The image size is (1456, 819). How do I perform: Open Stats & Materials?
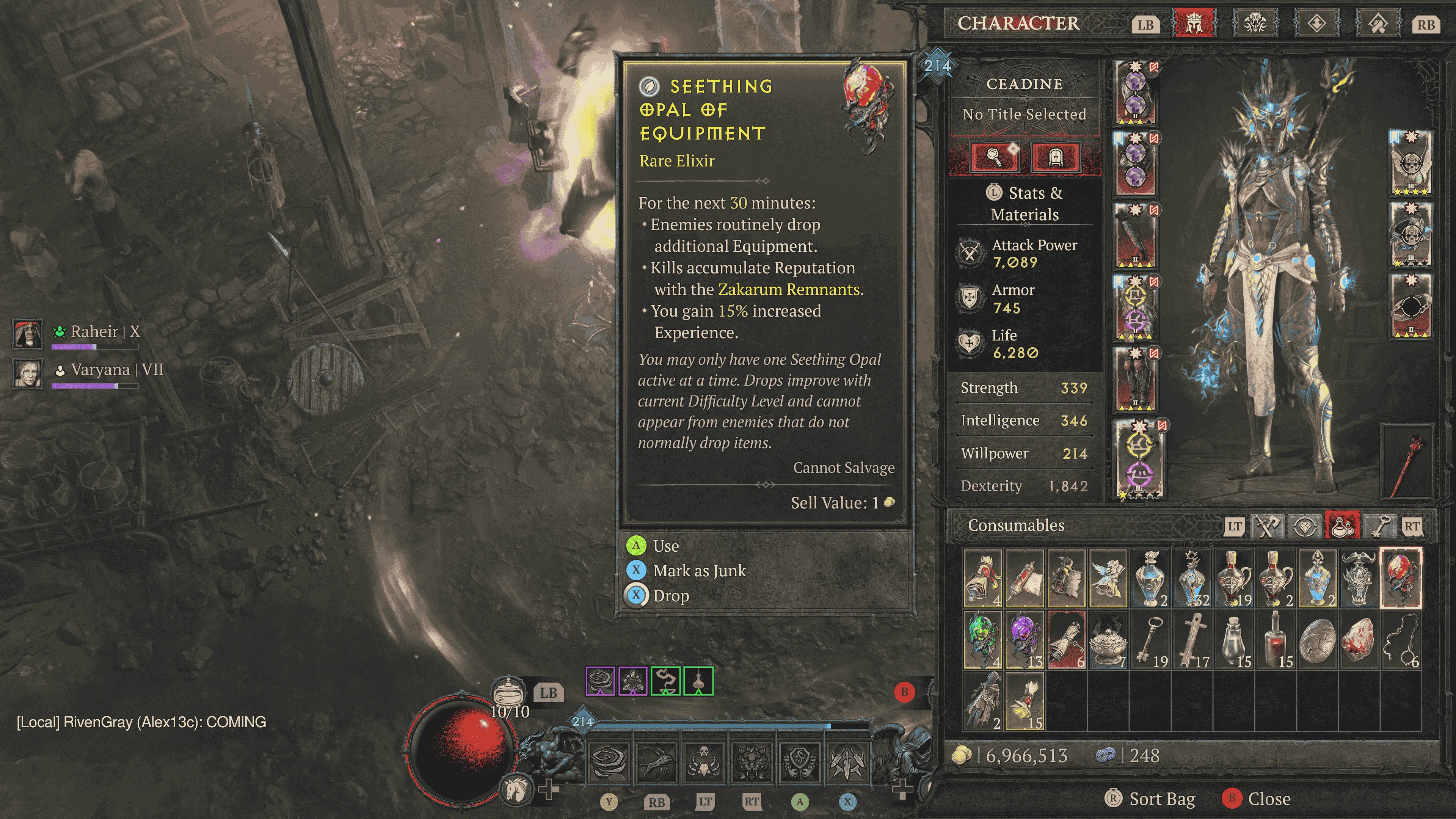1025,204
